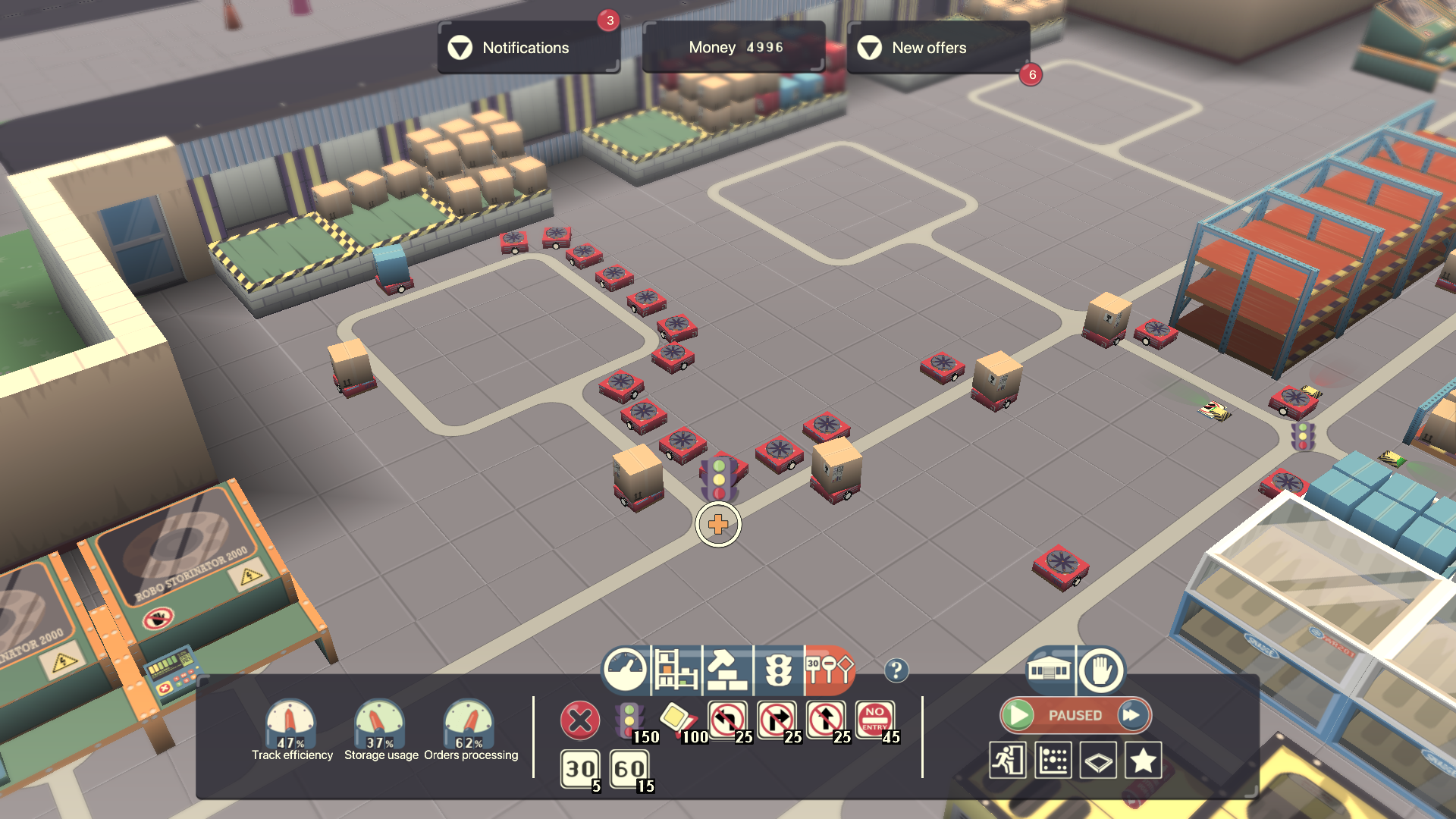Viewport: 1456px width, 819px height.
Task: Expand the Notifications dropdown
Action: point(460,48)
